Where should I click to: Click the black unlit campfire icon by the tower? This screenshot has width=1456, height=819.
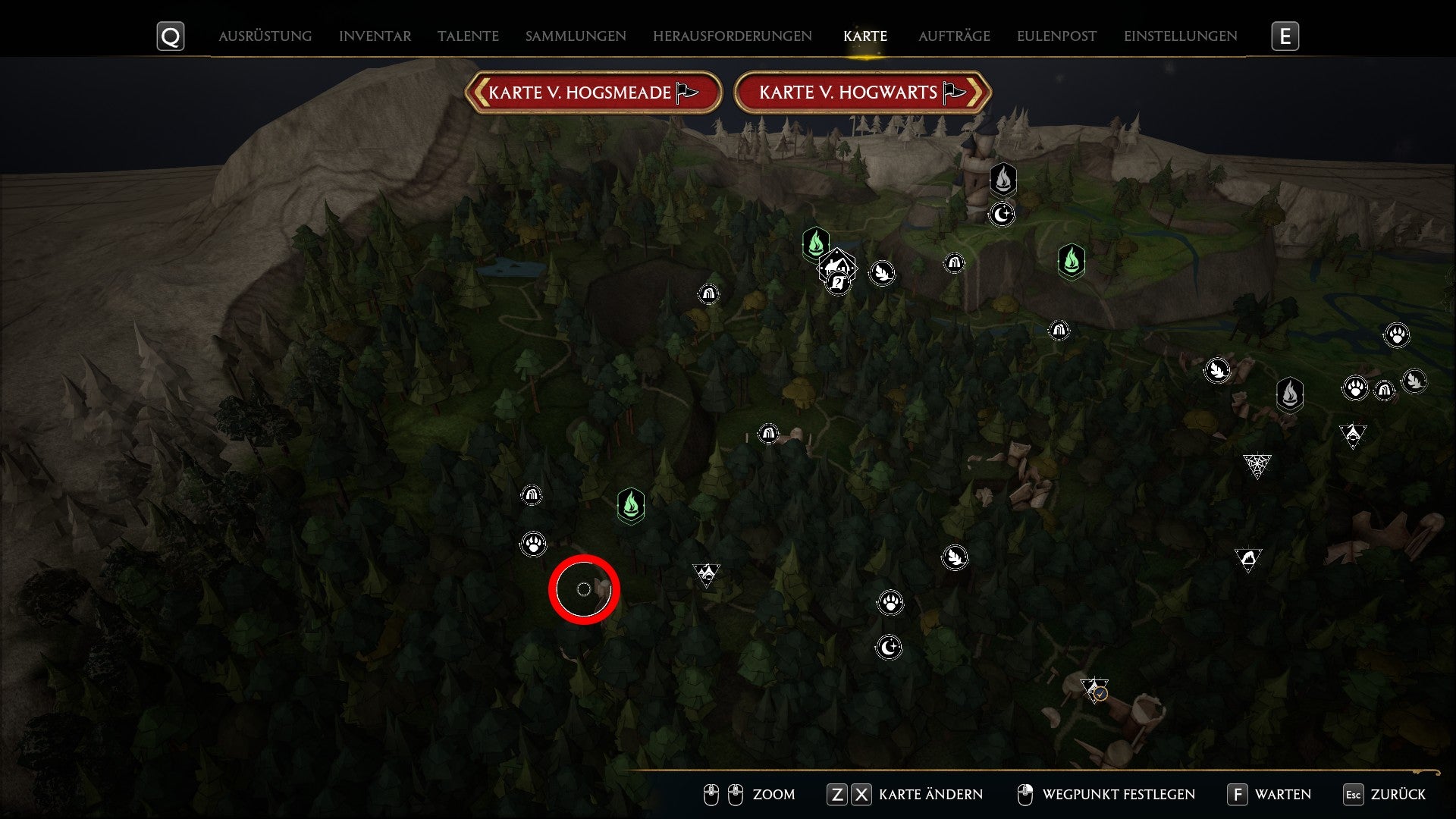(x=1003, y=180)
